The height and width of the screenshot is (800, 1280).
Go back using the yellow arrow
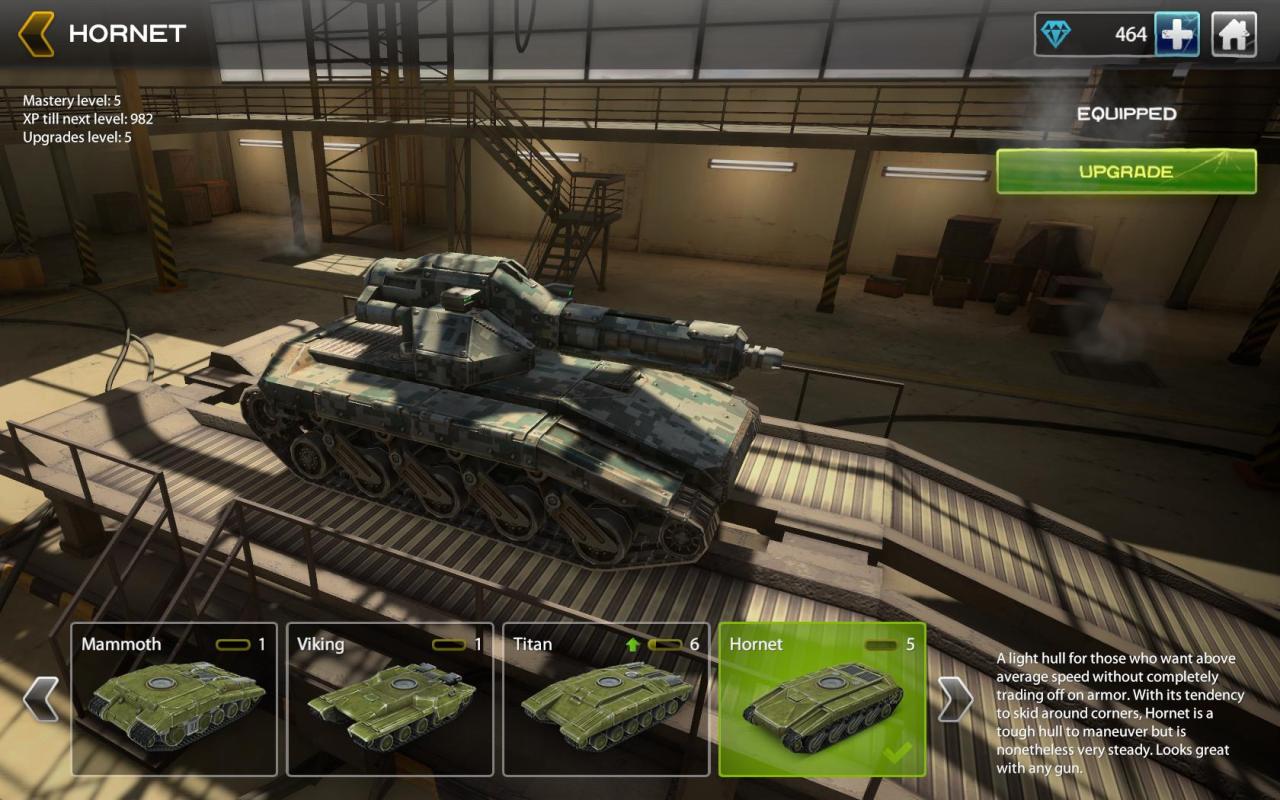[36, 34]
